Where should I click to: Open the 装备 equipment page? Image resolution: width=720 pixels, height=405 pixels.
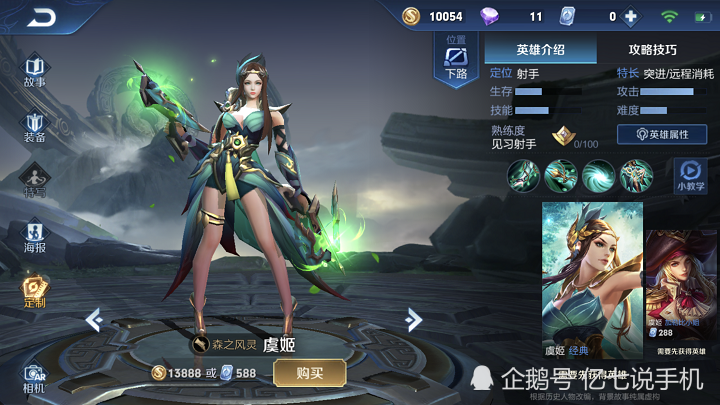35,127
